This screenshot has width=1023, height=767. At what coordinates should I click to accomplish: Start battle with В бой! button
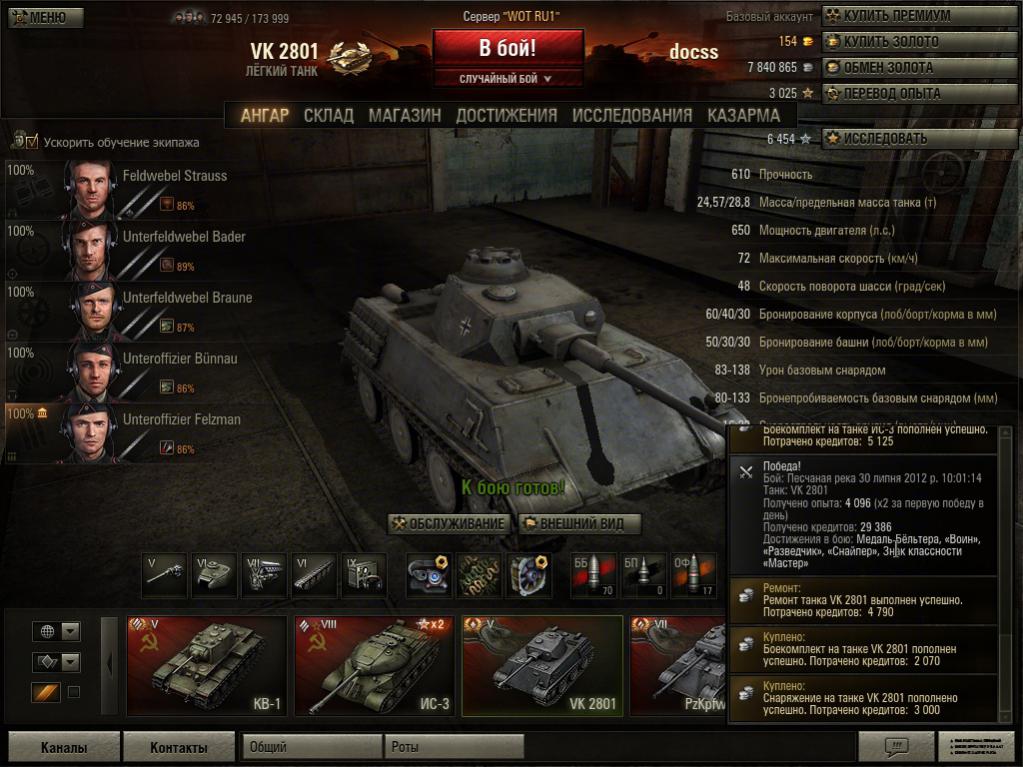click(x=507, y=48)
